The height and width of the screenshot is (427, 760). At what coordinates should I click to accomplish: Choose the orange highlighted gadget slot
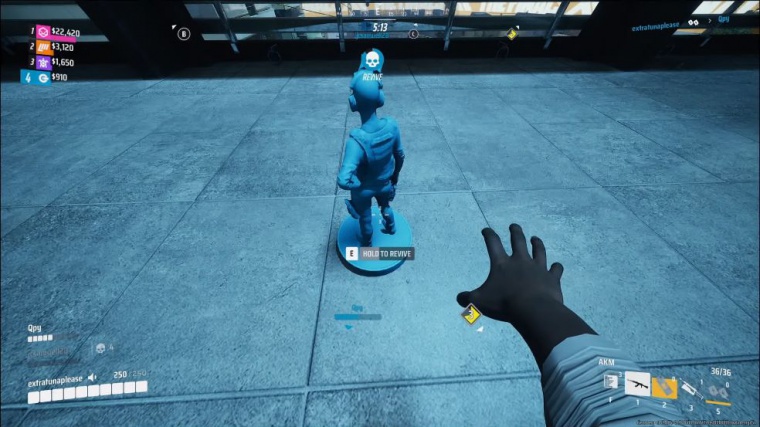point(663,387)
